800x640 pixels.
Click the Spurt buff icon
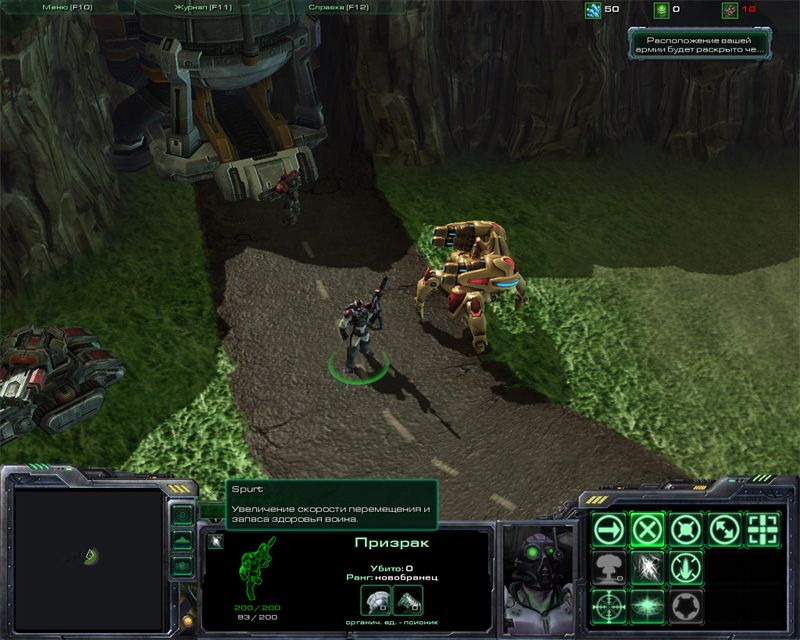coord(216,542)
